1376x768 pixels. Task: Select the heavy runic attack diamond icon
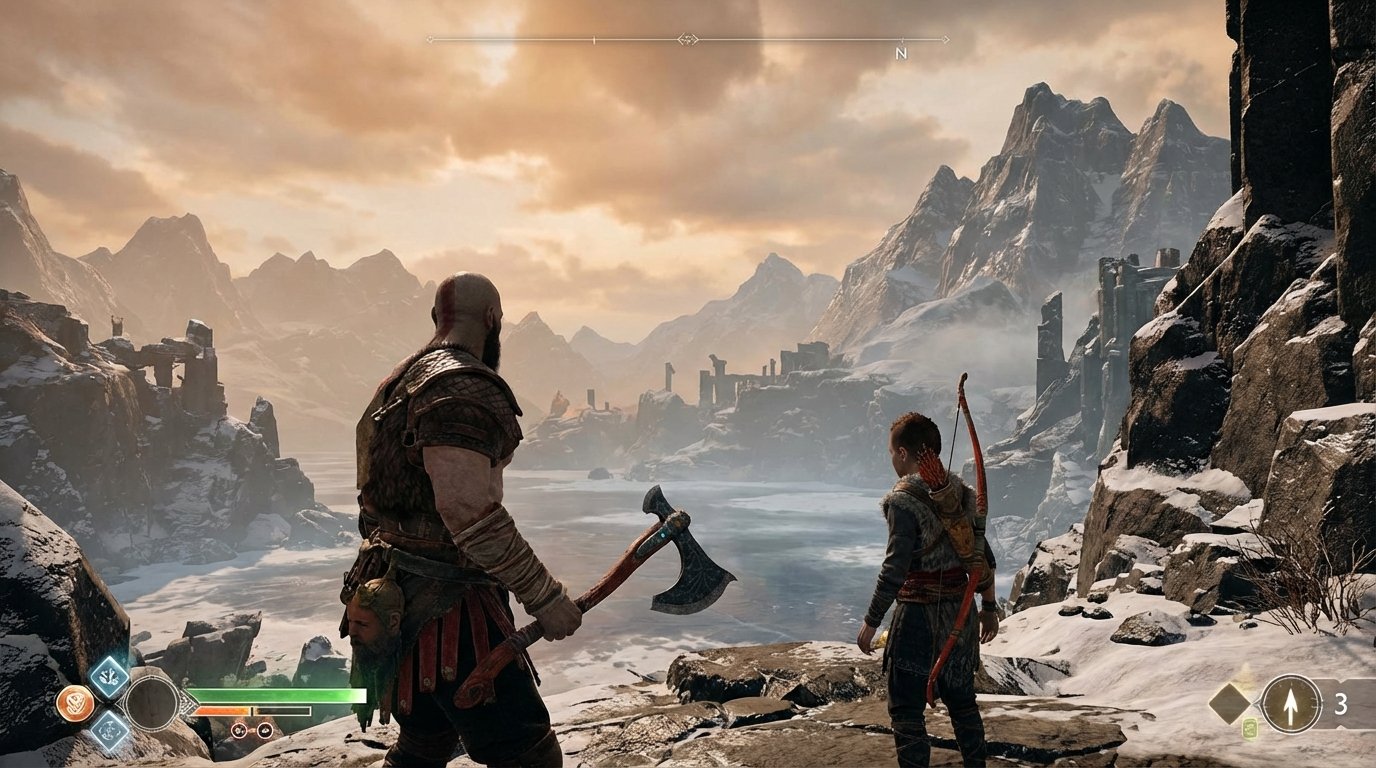pos(109,731)
